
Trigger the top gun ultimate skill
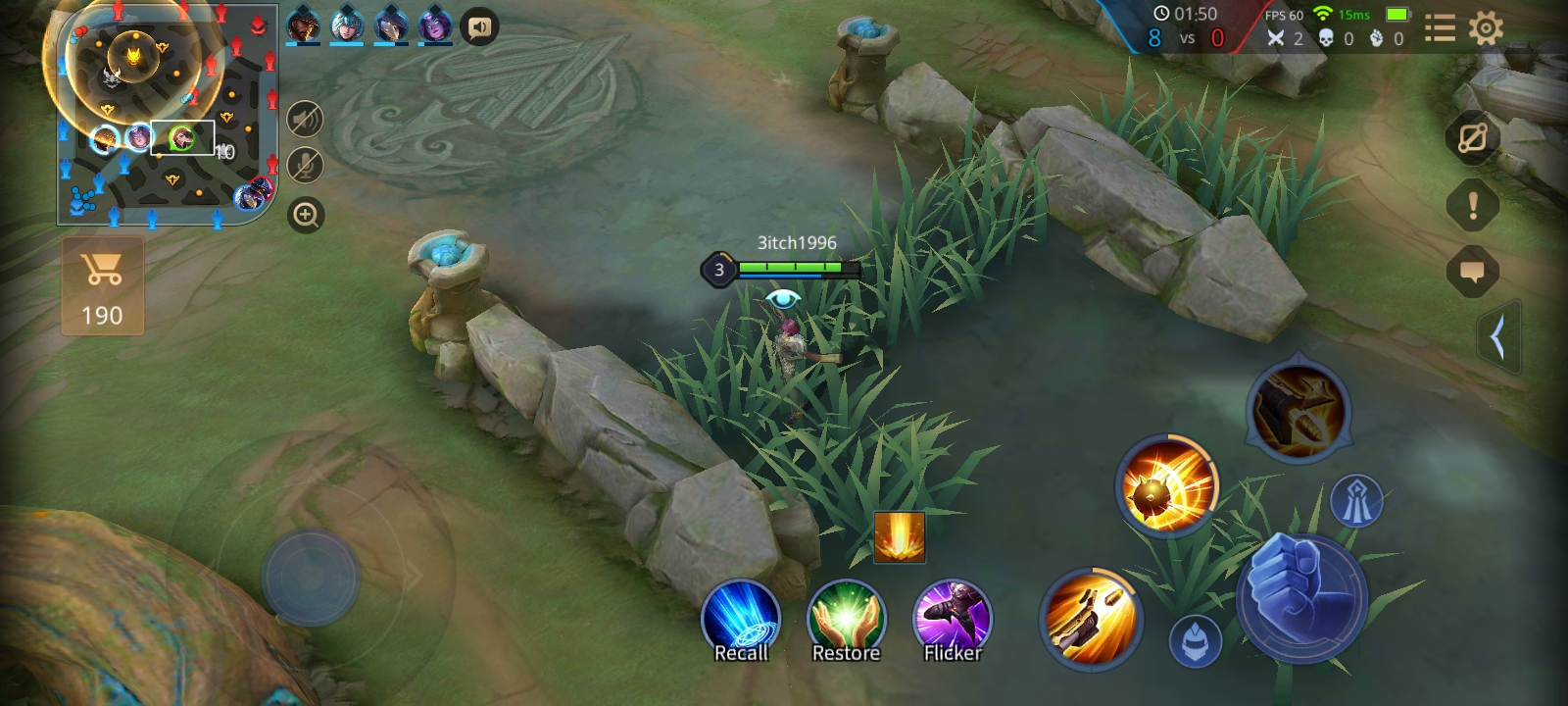[x=1298, y=411]
